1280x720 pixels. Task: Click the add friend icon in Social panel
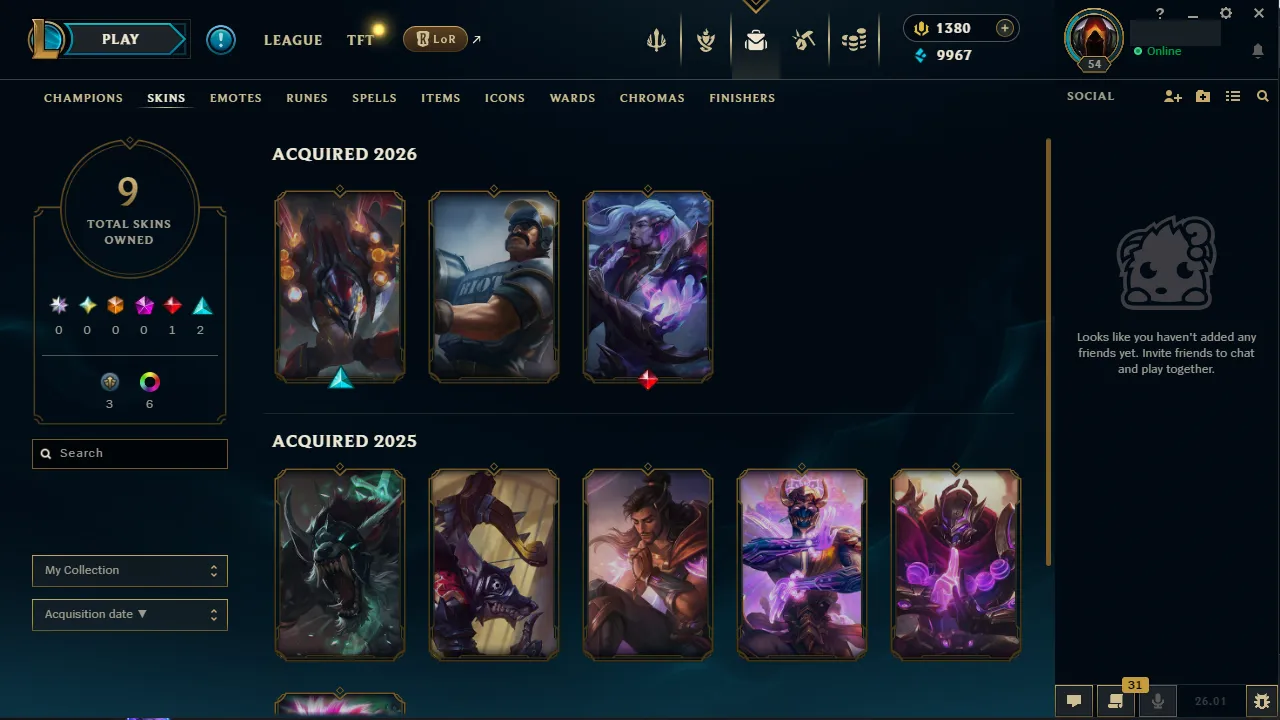tap(1172, 95)
